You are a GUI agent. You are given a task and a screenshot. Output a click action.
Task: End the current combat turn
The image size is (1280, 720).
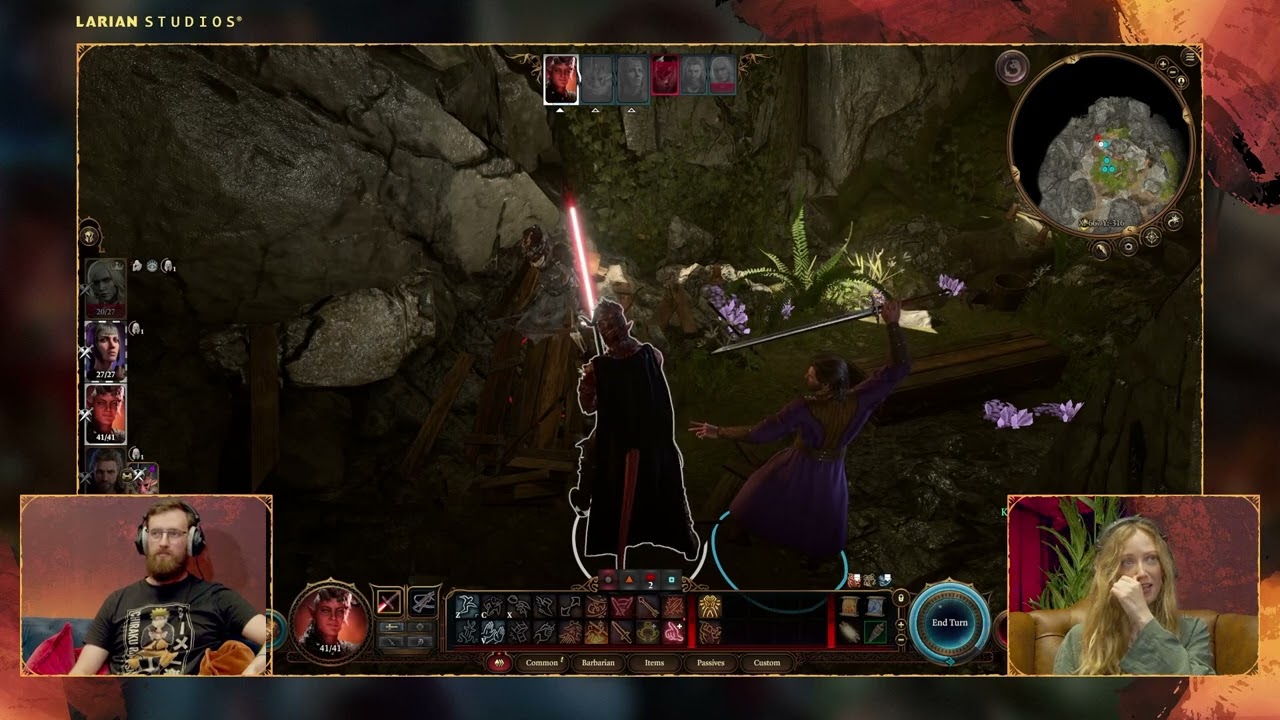tap(949, 622)
